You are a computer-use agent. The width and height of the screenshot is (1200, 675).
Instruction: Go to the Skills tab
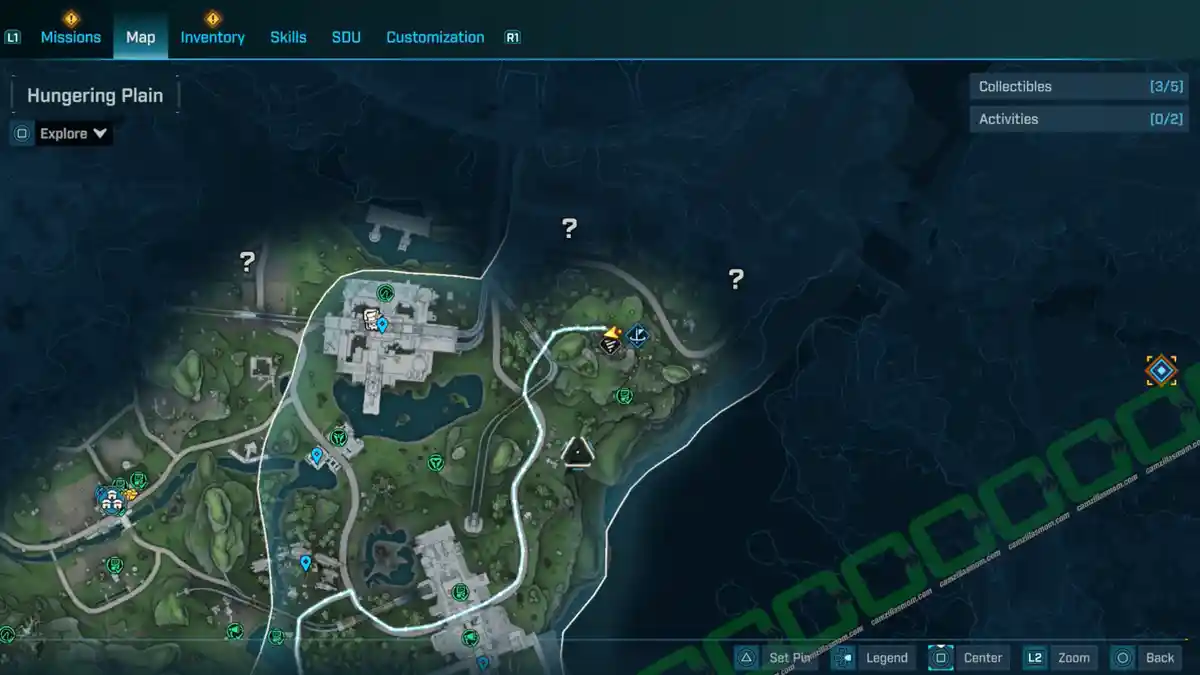tap(288, 37)
